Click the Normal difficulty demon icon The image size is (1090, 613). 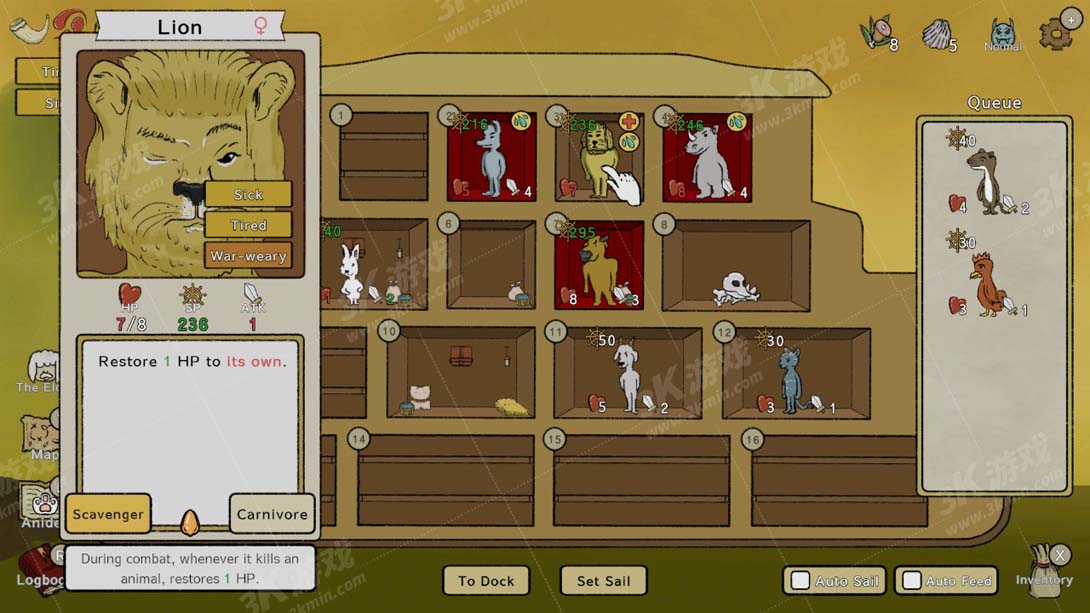click(1002, 33)
